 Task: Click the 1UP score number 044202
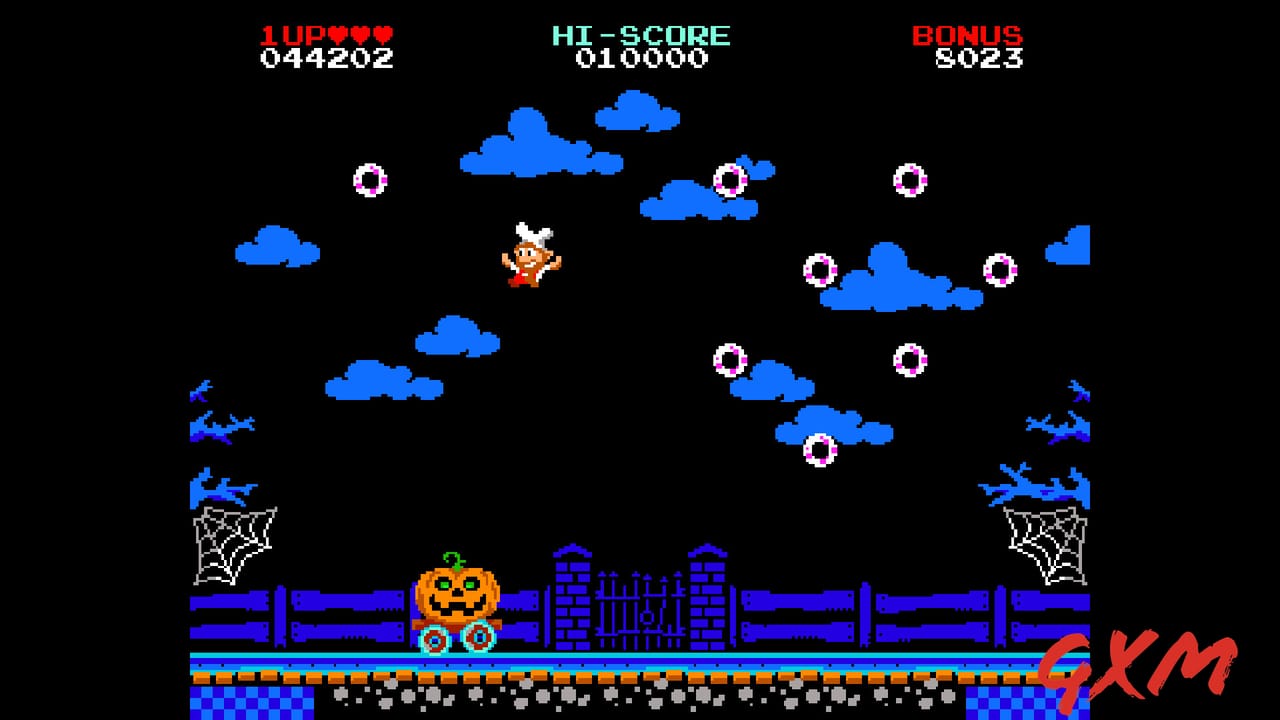(324, 58)
